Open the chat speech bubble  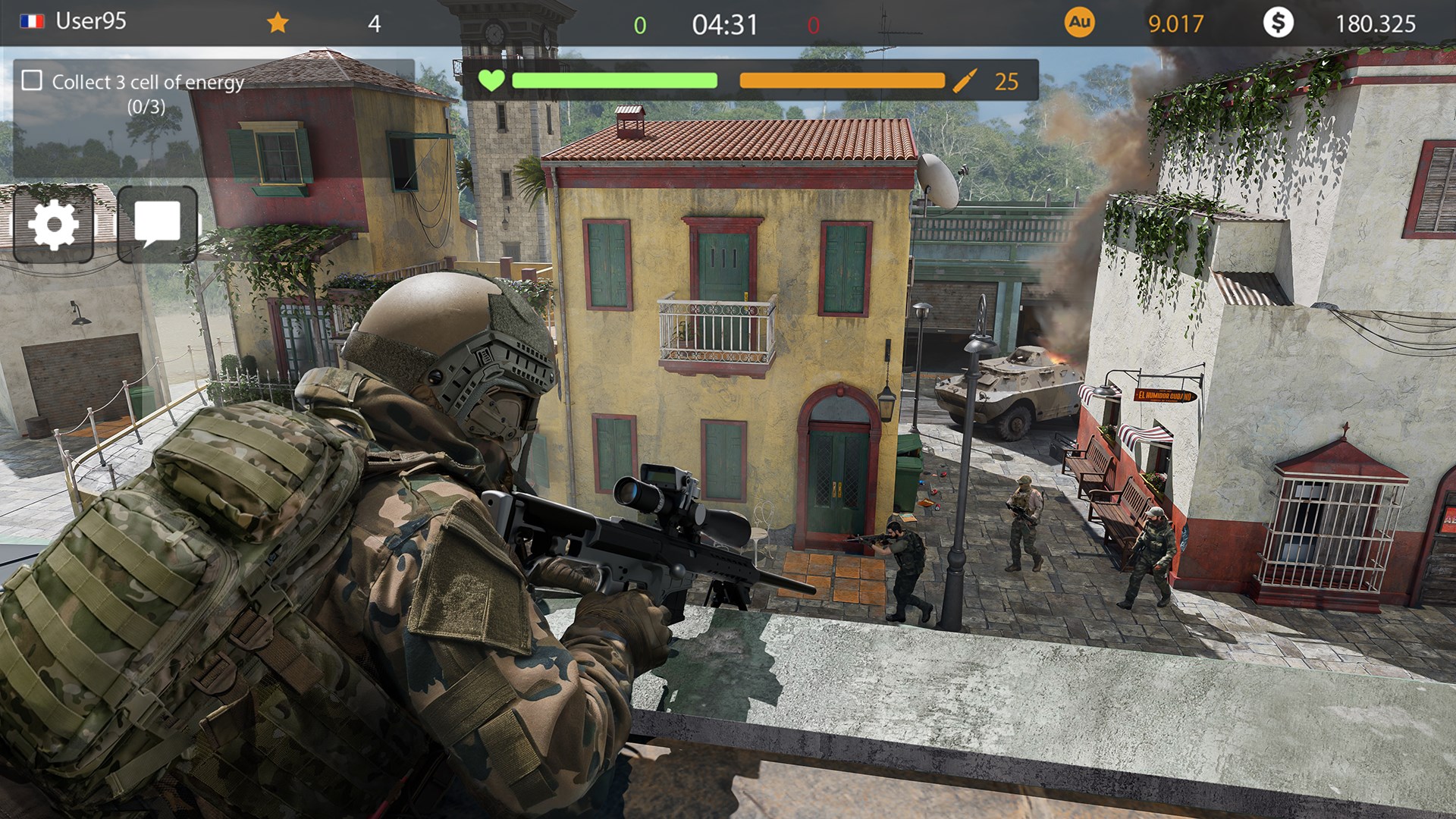(x=158, y=224)
